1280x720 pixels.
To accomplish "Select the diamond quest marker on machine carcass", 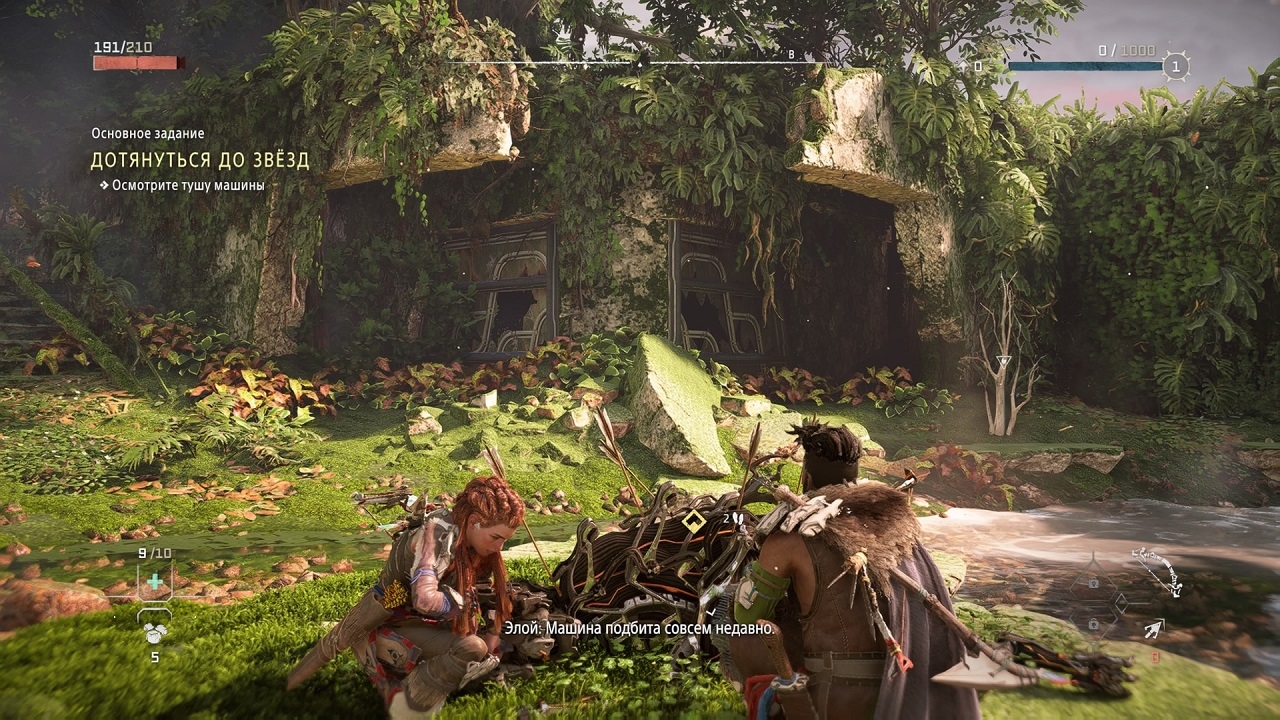I will point(692,520).
